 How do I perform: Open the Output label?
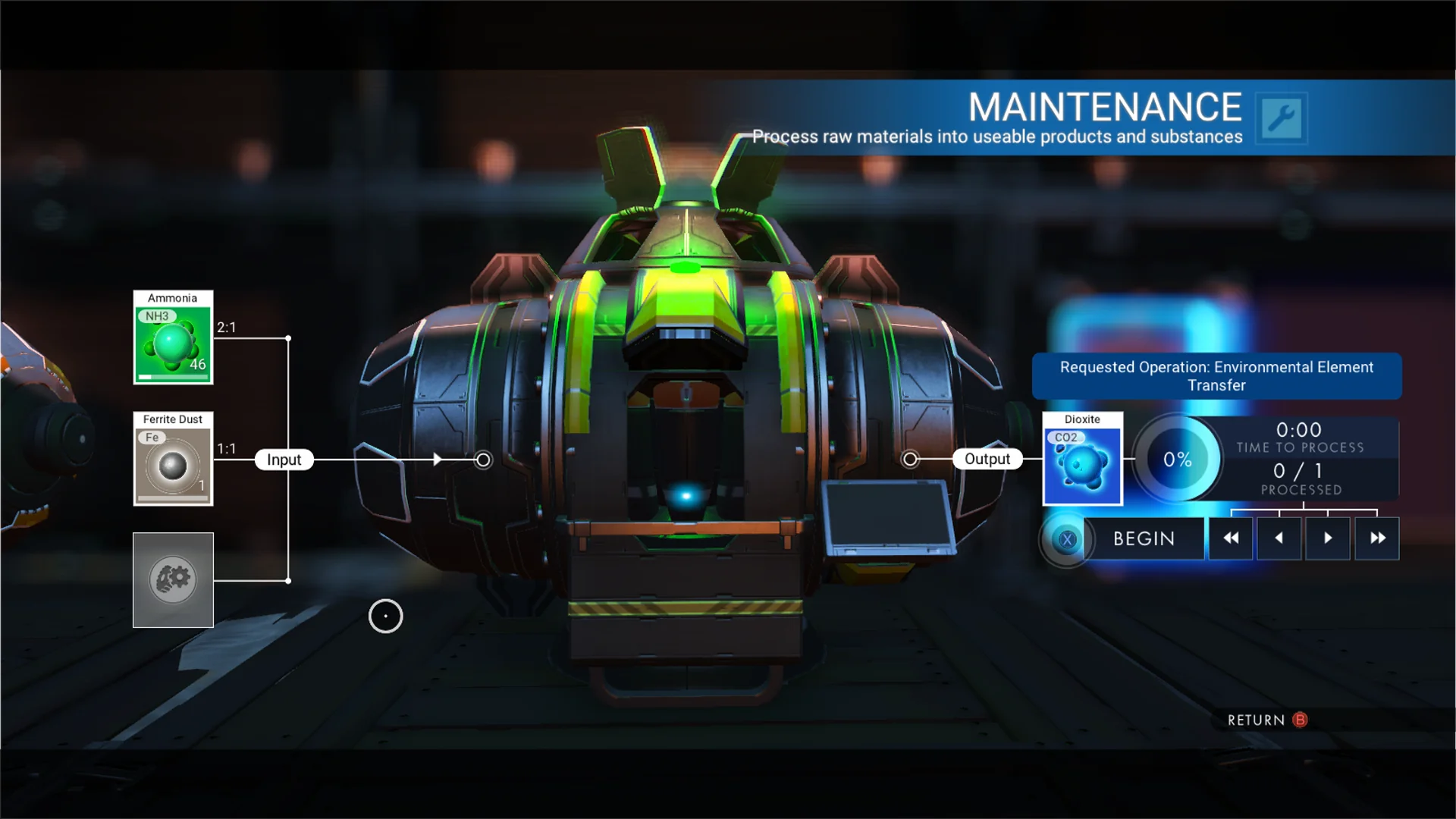(987, 458)
